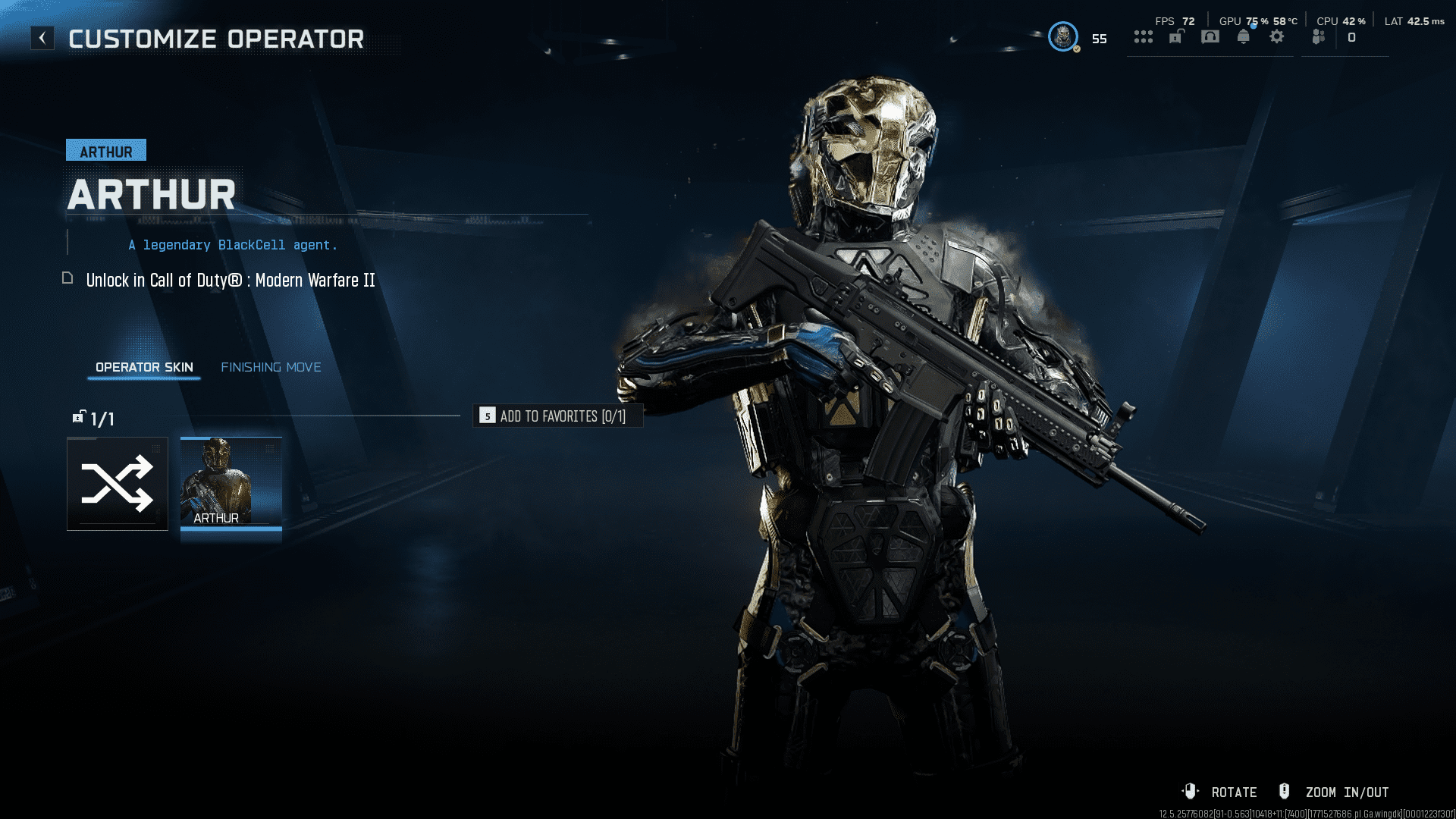This screenshot has height=819, width=1456.
Task: Open the headset voice chat channel icon
Action: tap(1210, 37)
